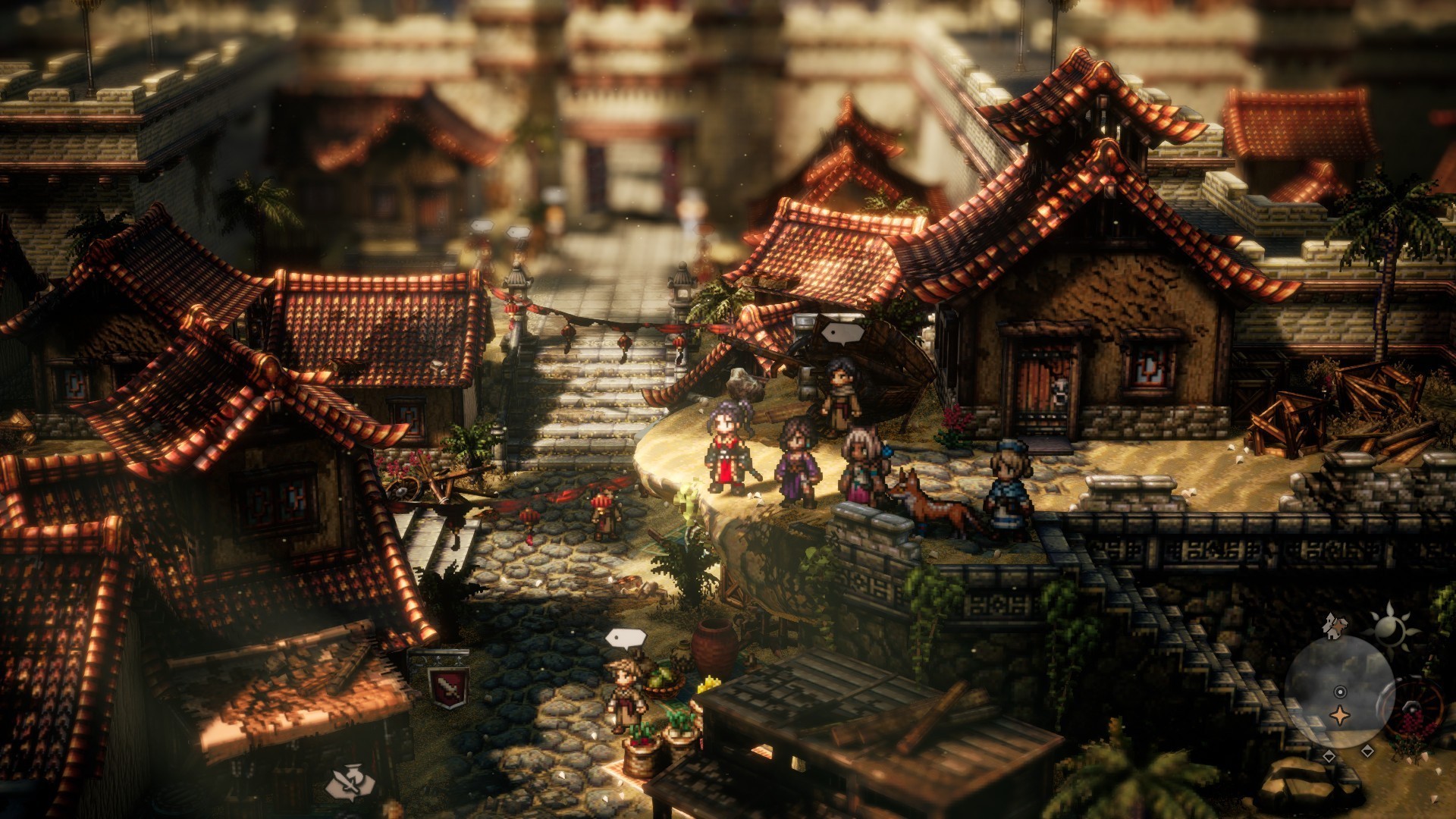This screenshot has width=1456, height=819.
Task: Select the ringed target marker on minimap
Action: (x=1340, y=692)
